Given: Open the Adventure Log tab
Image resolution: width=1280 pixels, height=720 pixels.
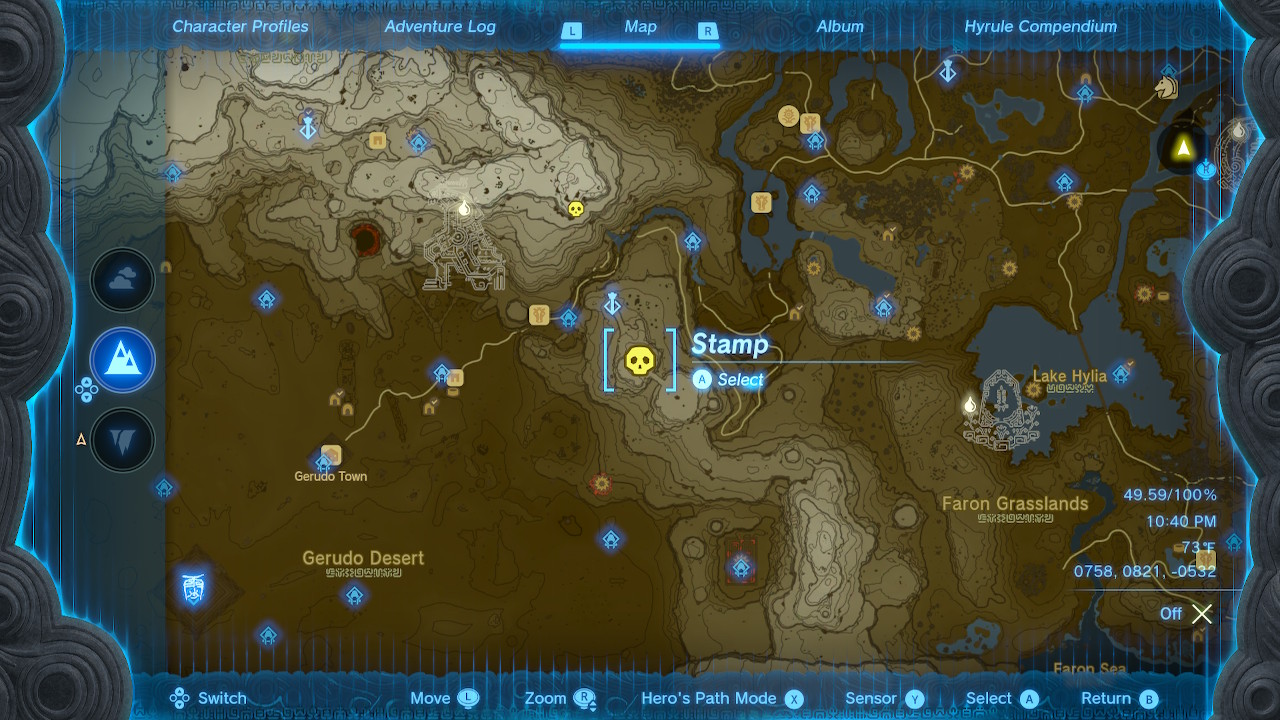Looking at the screenshot, I should point(439,27).
